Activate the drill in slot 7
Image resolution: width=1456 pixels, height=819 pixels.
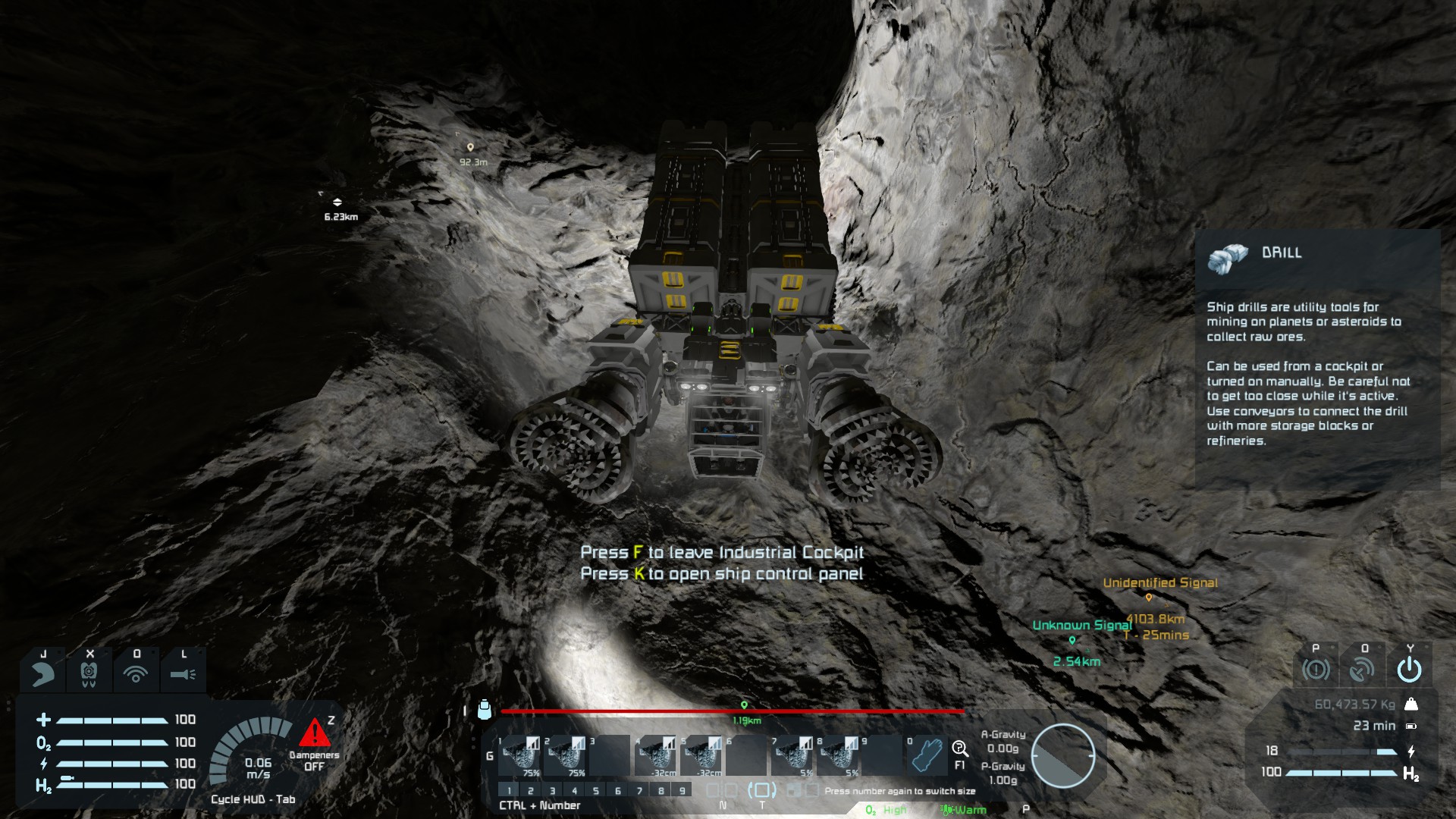[x=793, y=755]
